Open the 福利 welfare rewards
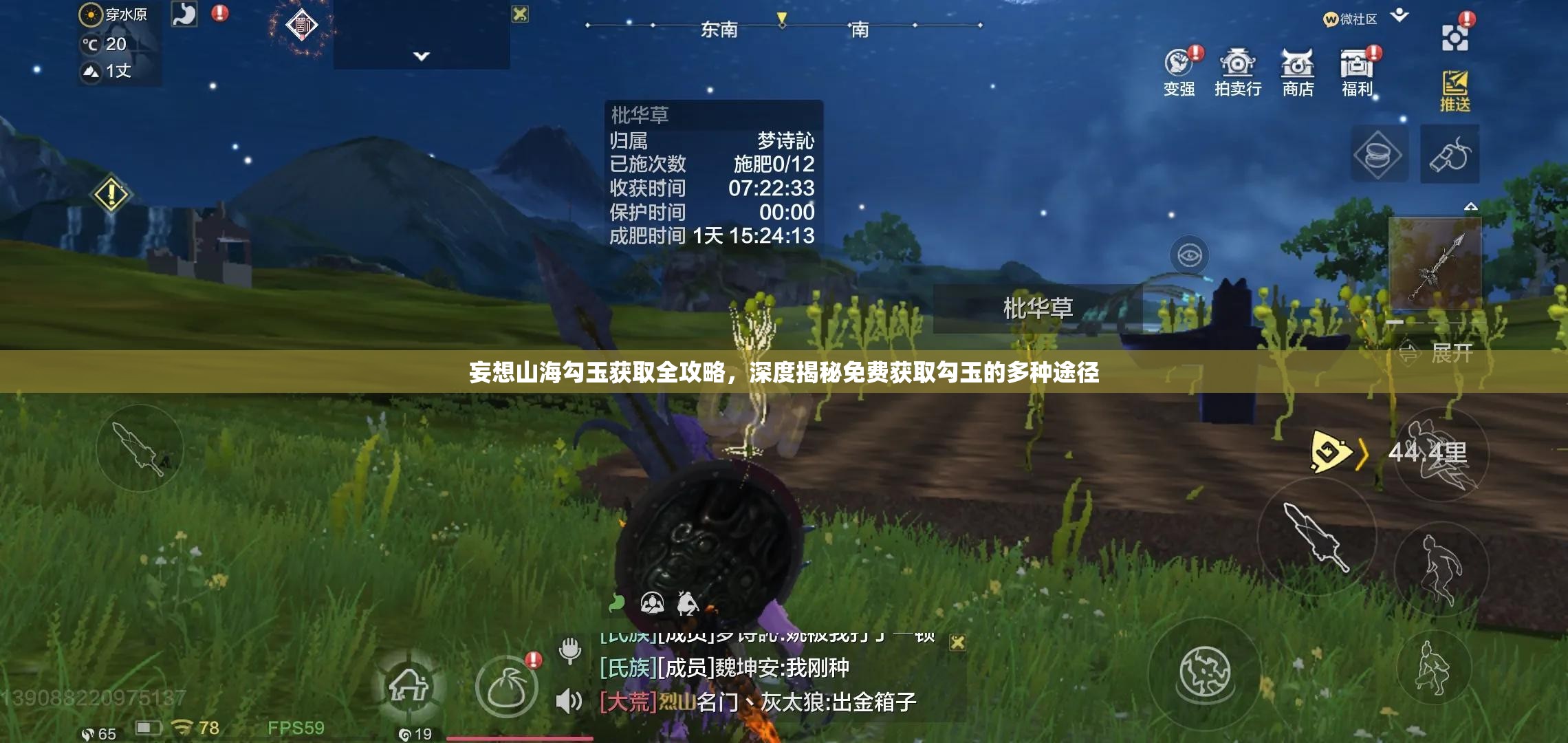This screenshot has width=1568, height=743. tap(1355, 65)
